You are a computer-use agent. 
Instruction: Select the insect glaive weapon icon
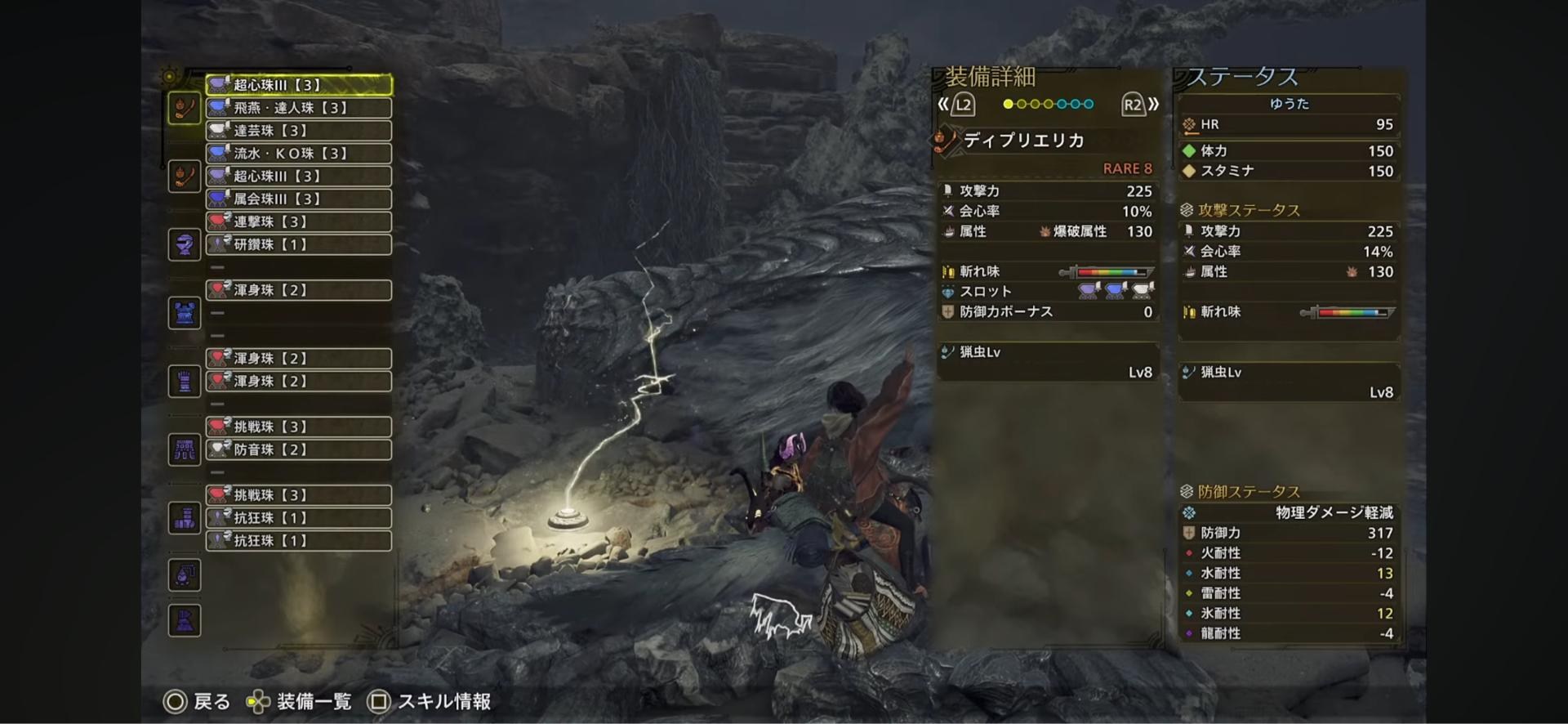tap(184, 107)
